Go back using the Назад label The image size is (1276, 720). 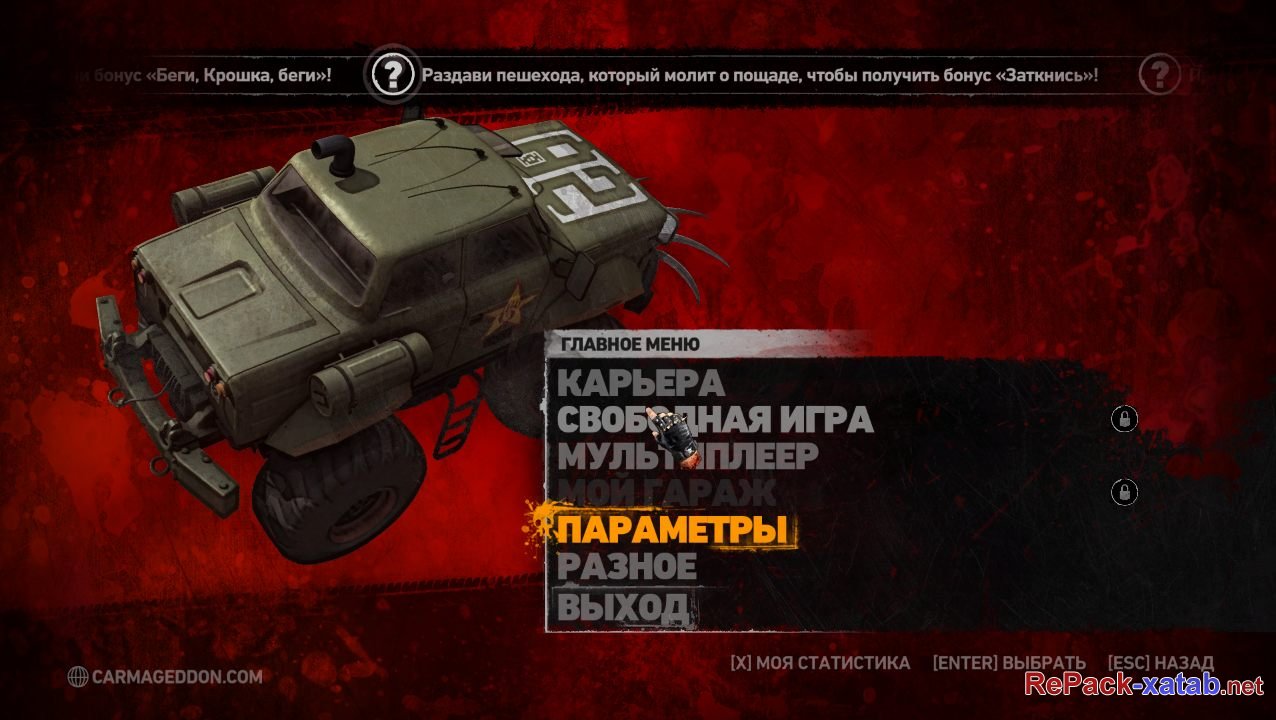[1160, 663]
